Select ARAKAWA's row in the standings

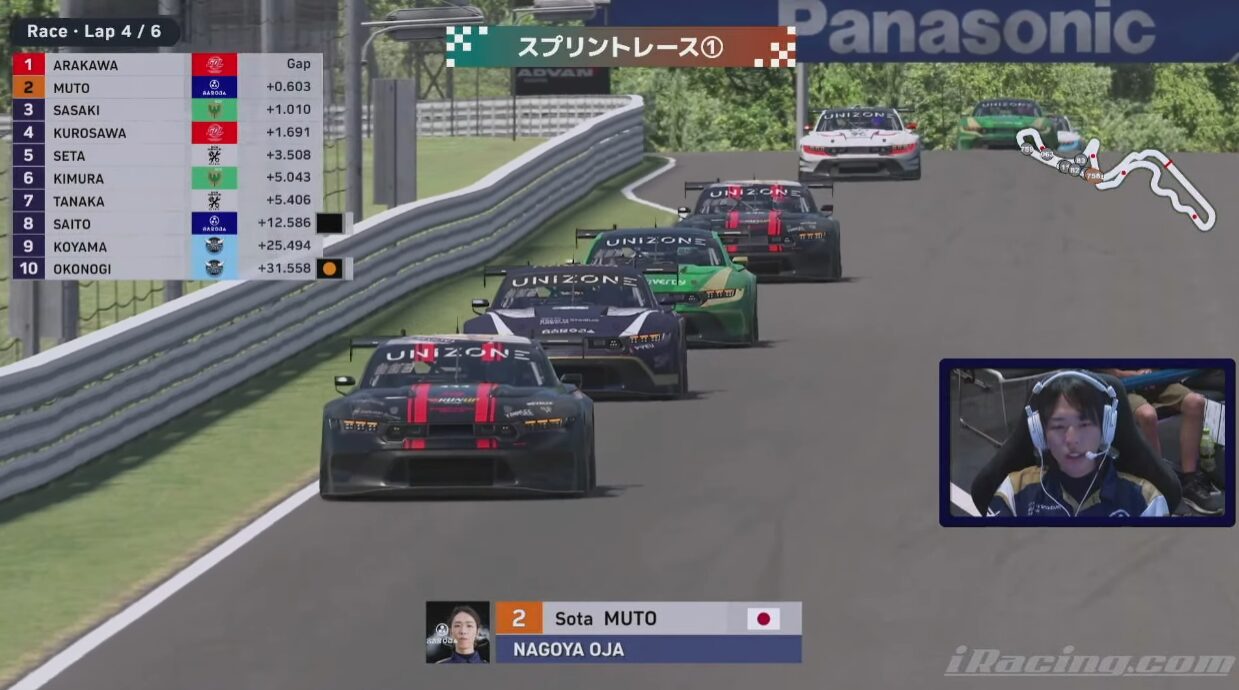167,65
